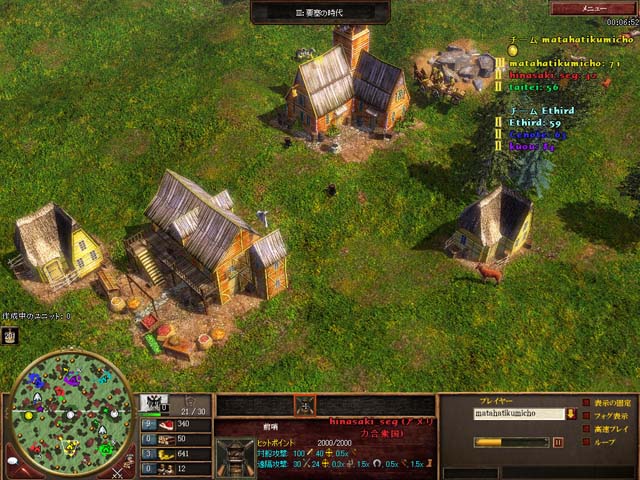Viewport: 640px width, 480px height.
Task: Open the player name dropdown arrow
Action: tap(571, 413)
